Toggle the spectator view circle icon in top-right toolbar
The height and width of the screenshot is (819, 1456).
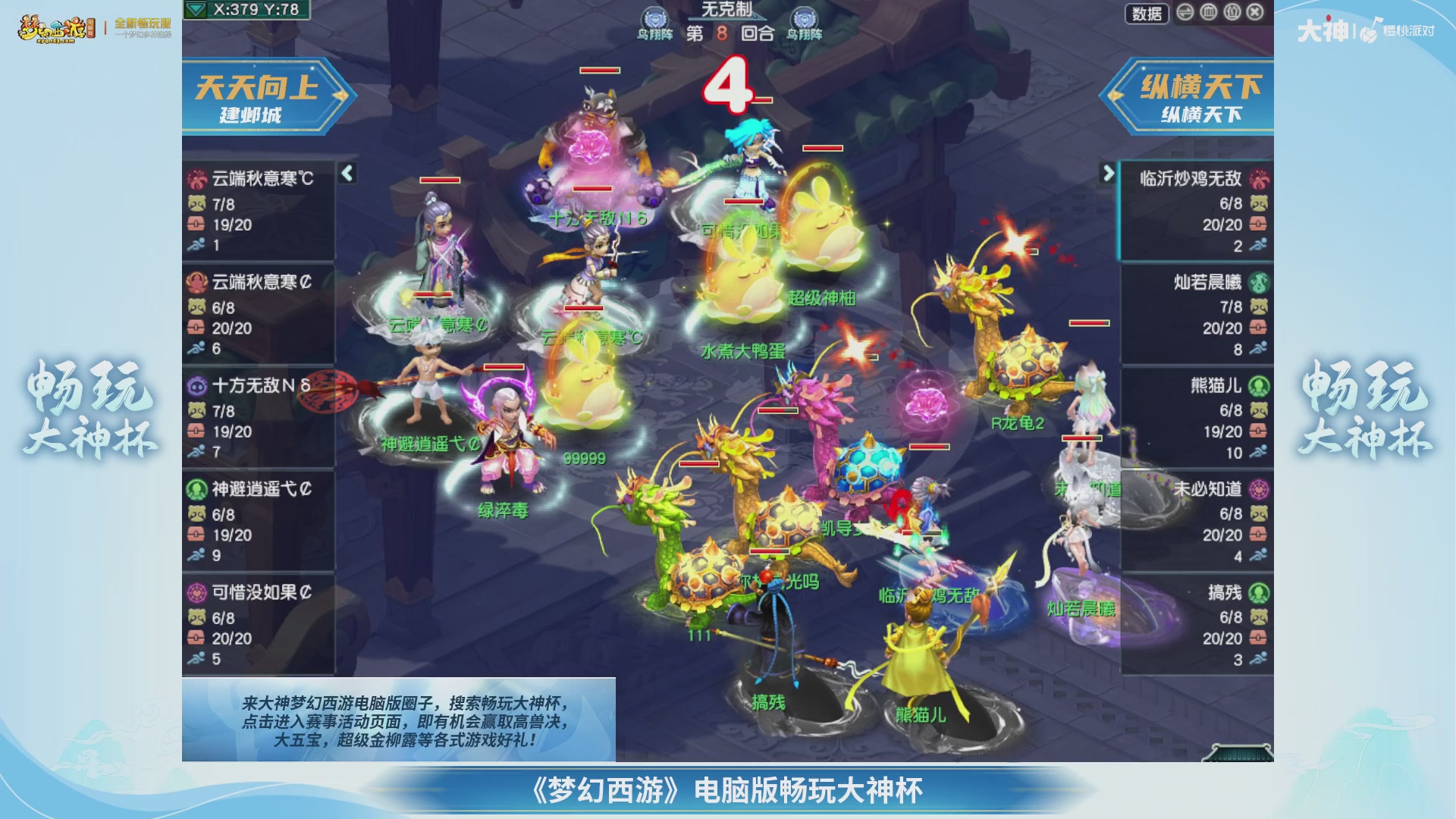click(x=1208, y=13)
